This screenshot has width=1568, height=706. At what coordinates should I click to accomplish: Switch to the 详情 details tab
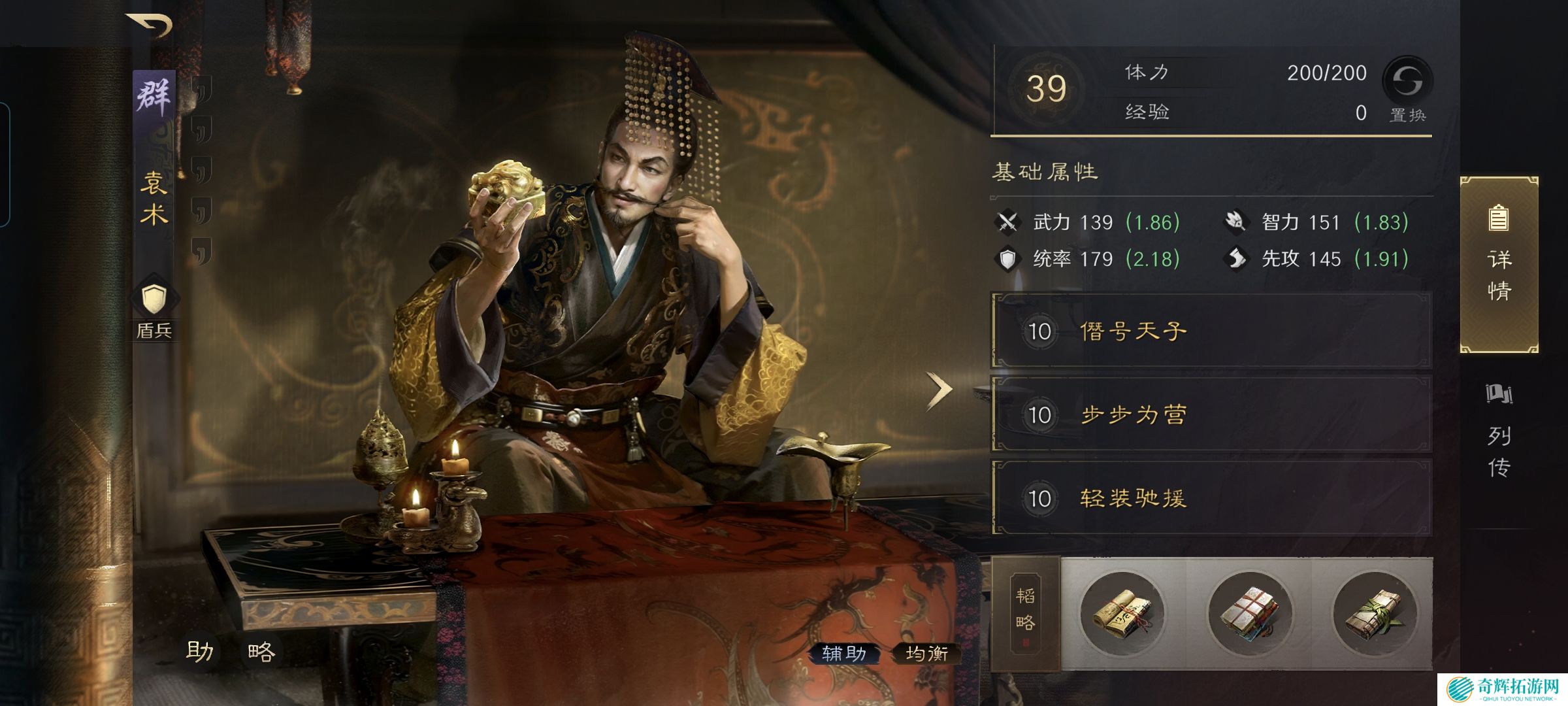coord(1499,265)
